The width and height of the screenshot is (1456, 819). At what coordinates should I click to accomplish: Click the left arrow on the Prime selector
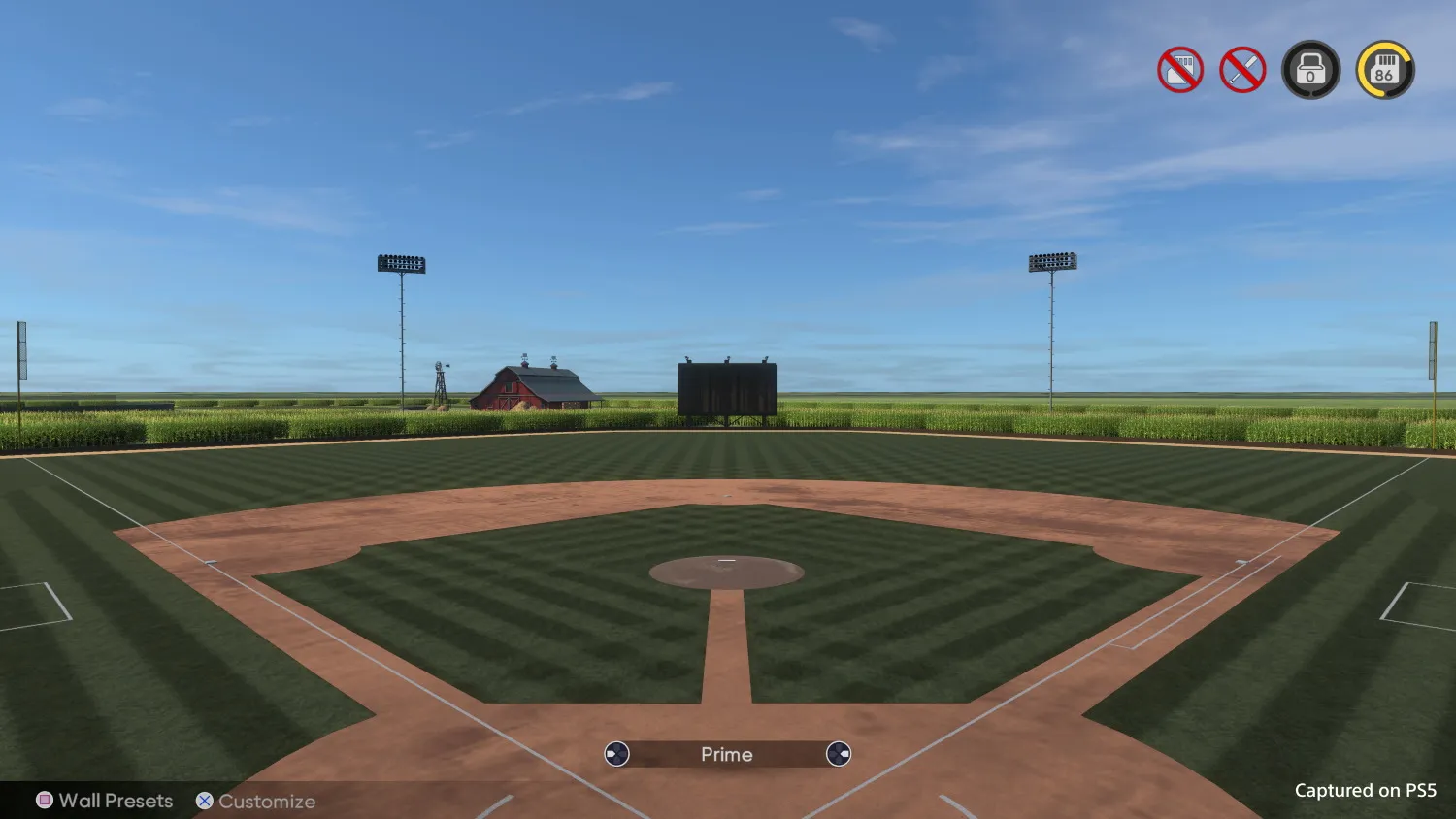click(616, 754)
